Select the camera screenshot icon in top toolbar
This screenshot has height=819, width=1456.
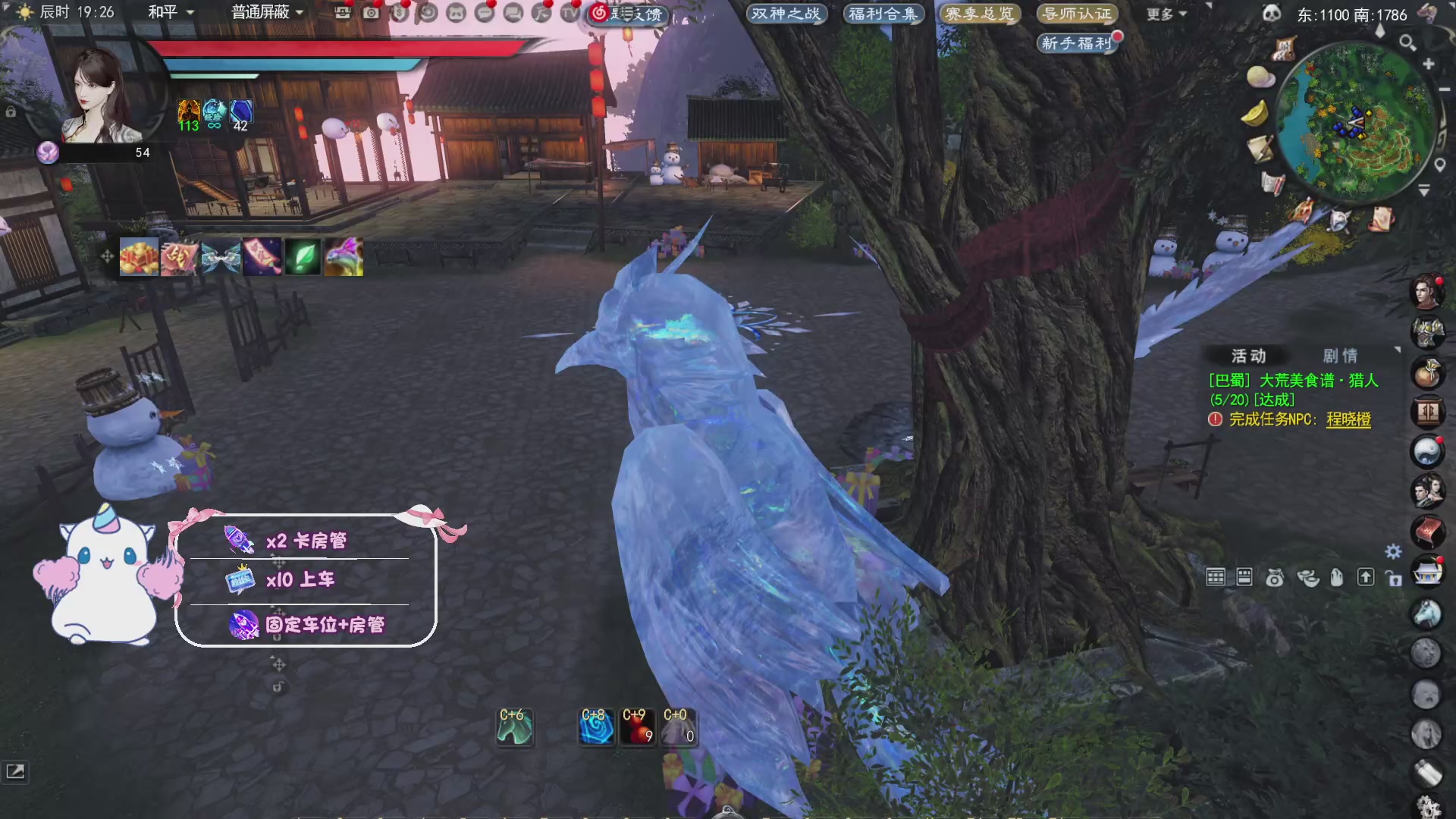point(370,13)
